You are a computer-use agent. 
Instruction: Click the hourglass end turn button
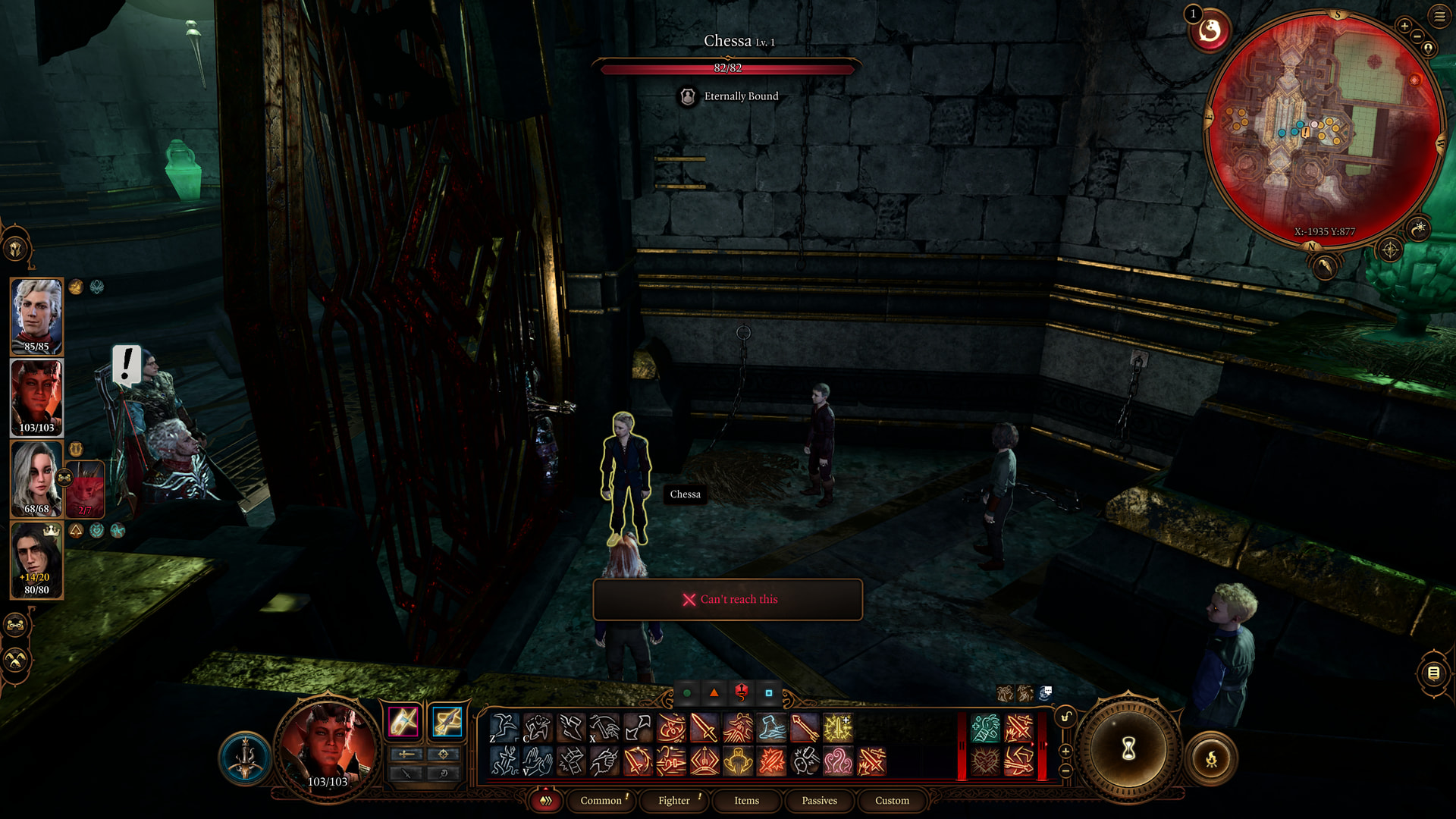1128,749
